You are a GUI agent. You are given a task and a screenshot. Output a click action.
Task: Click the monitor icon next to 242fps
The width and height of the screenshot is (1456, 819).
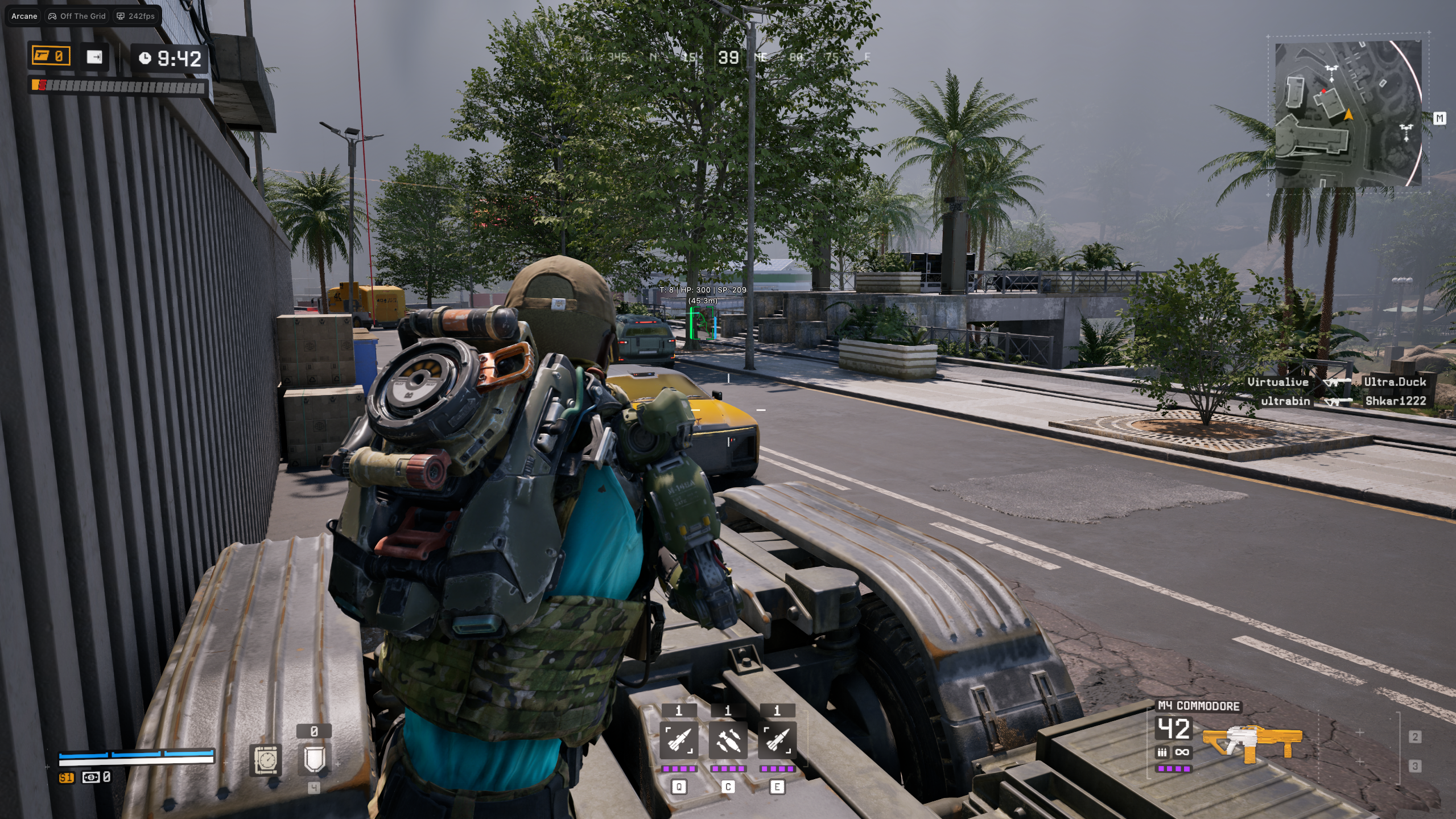tap(120, 16)
